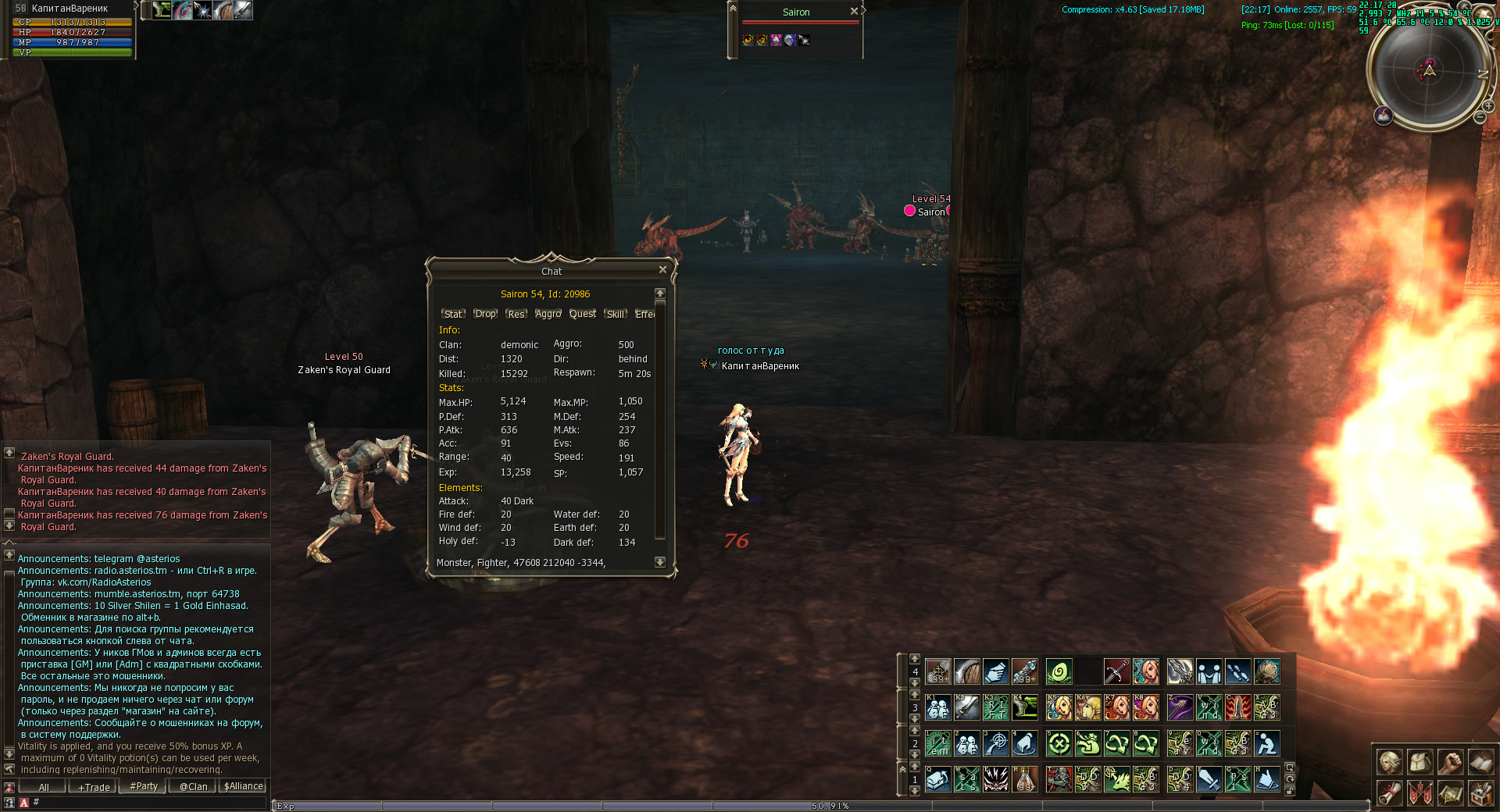Select the Skill tab in monster info

click(x=616, y=314)
